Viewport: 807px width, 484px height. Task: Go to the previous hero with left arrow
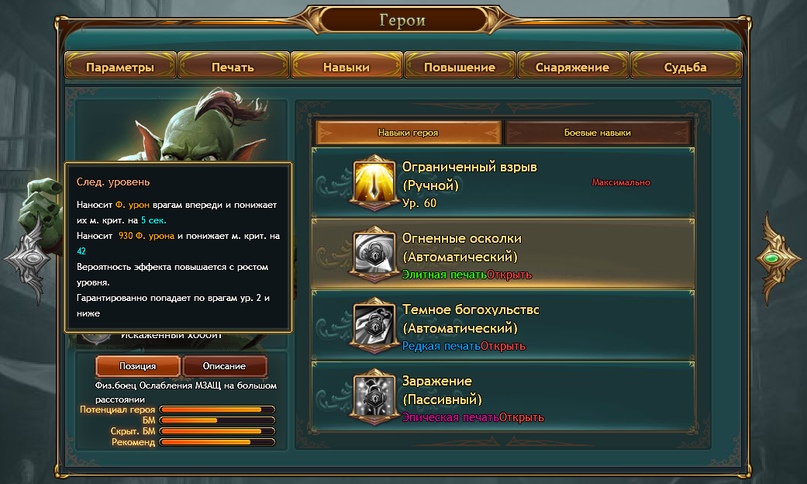click(x=30, y=258)
